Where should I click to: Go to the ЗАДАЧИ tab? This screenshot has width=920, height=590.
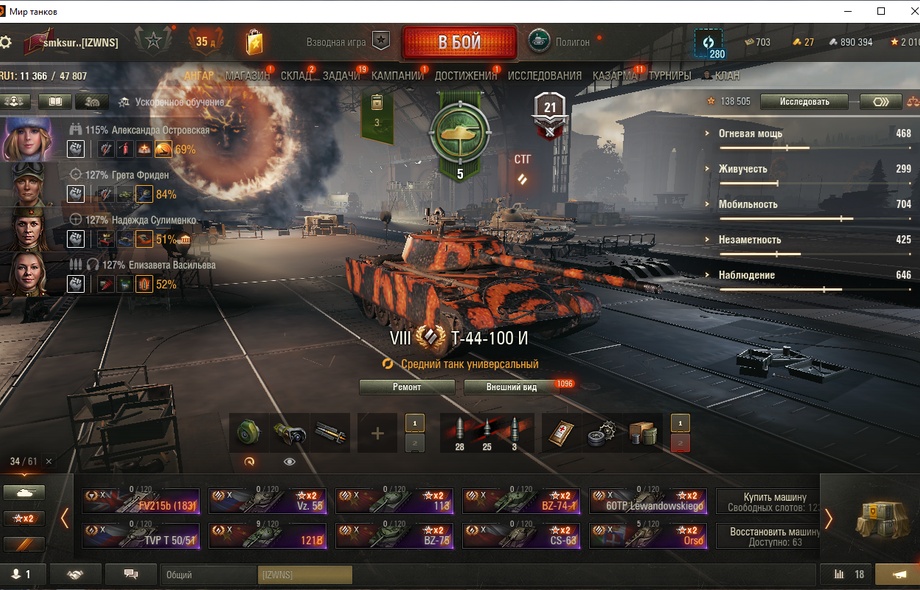coord(342,75)
